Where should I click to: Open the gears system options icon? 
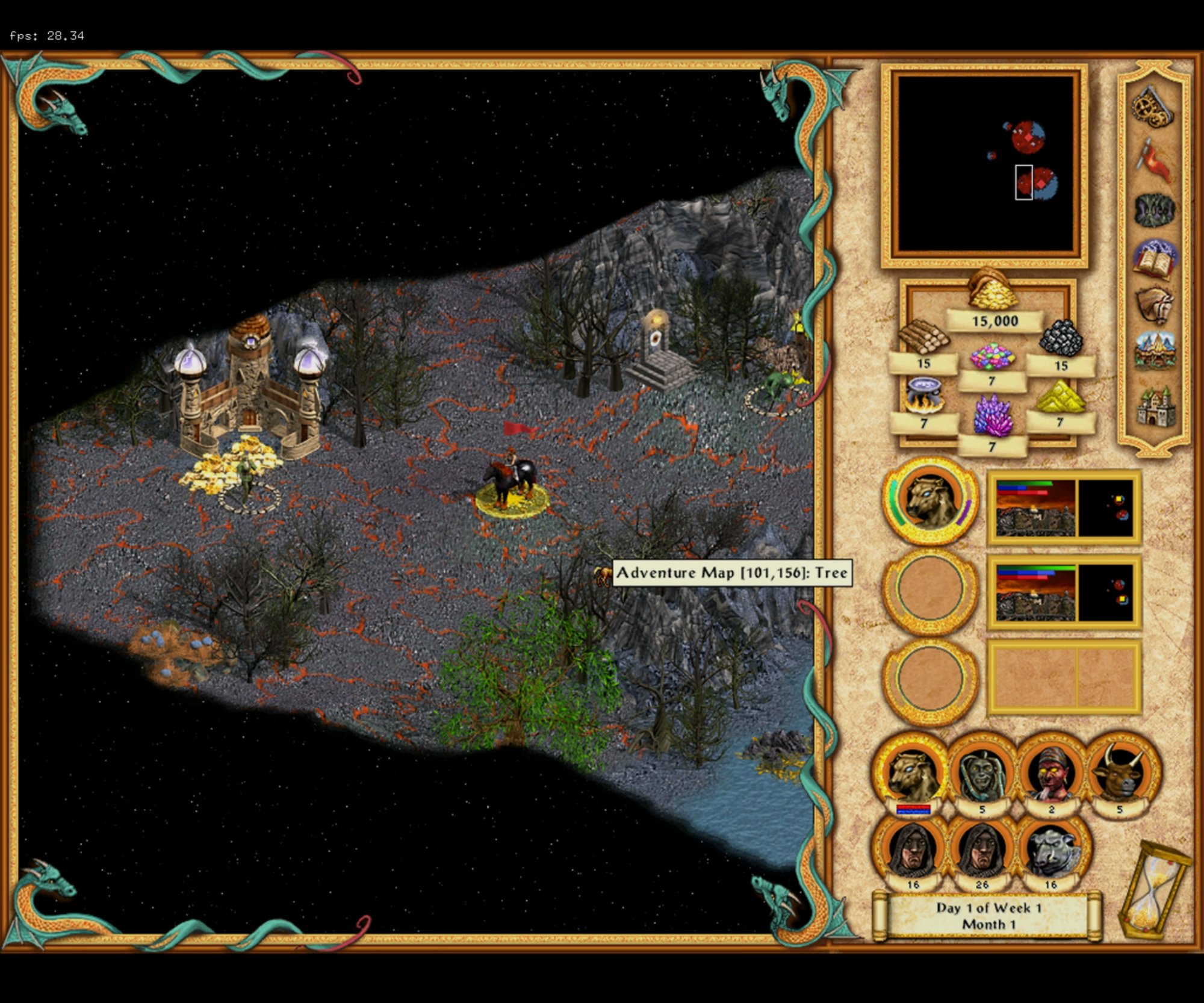(1152, 107)
